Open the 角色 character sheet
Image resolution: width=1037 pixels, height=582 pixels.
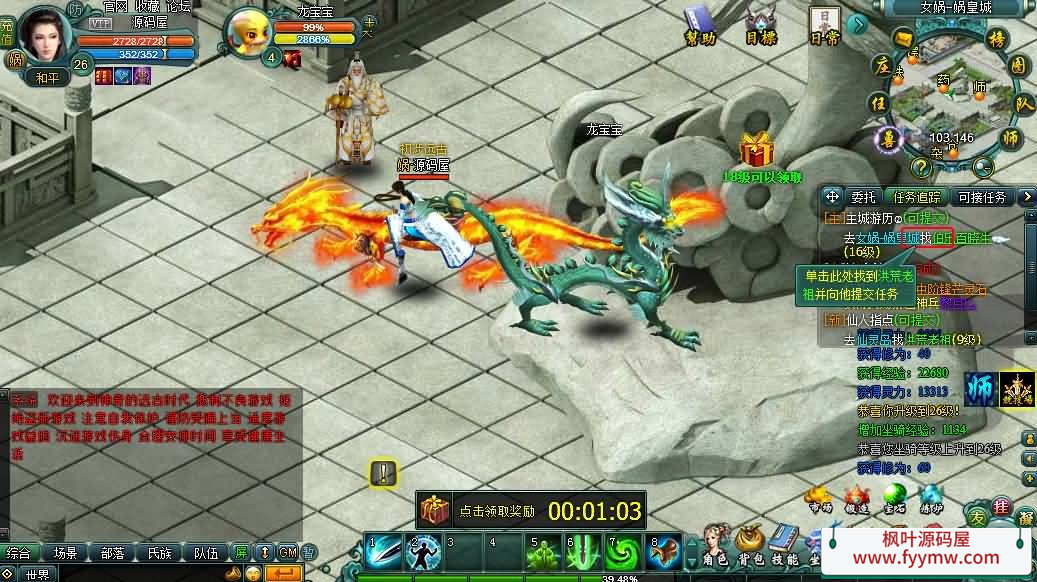[716, 547]
